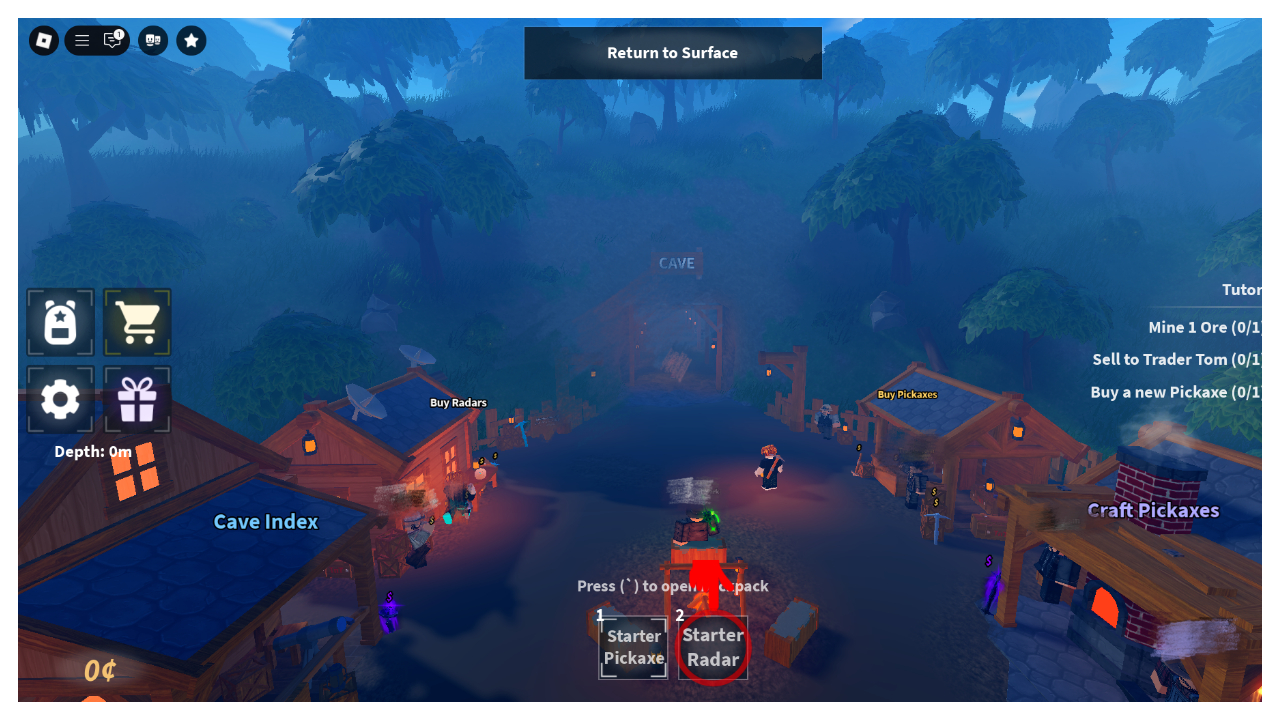Click the Roblox logo icon
1280x720 pixels.
tap(43, 40)
